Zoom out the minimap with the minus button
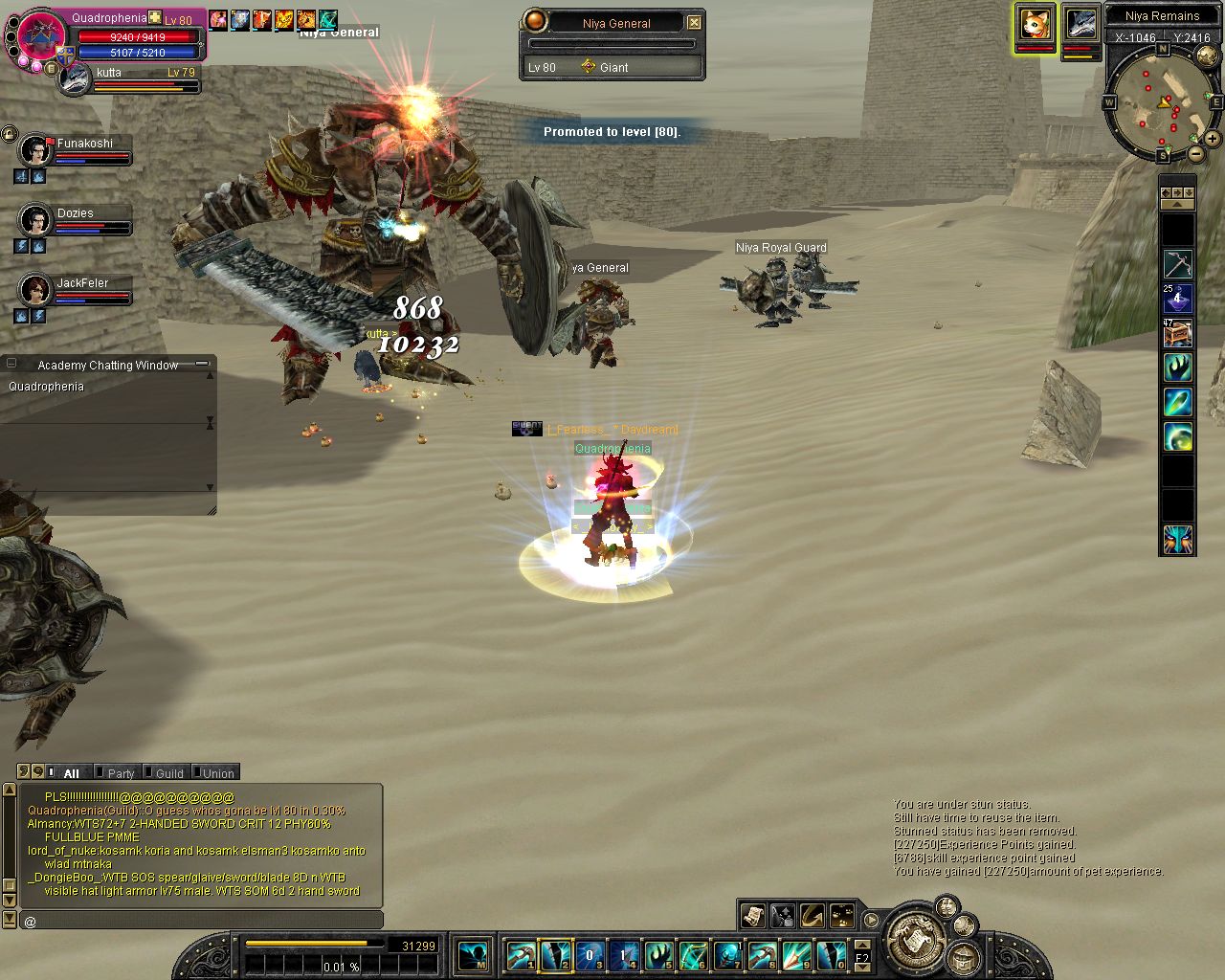The image size is (1225, 980). (x=1196, y=153)
